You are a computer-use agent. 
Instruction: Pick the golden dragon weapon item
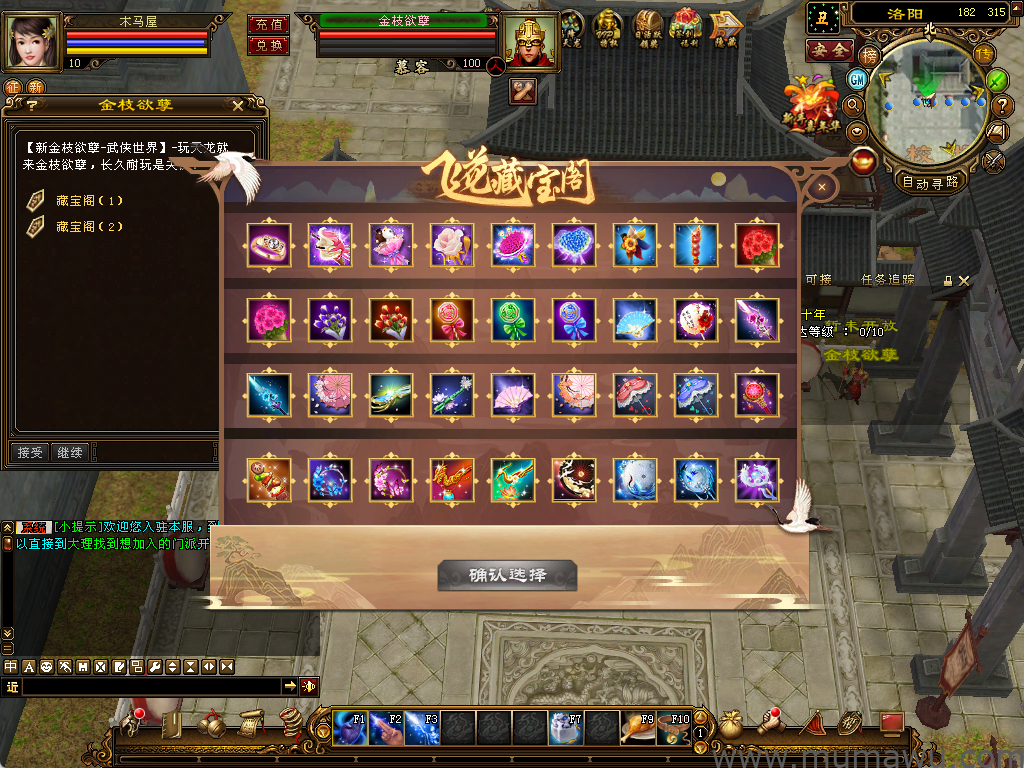(x=452, y=479)
